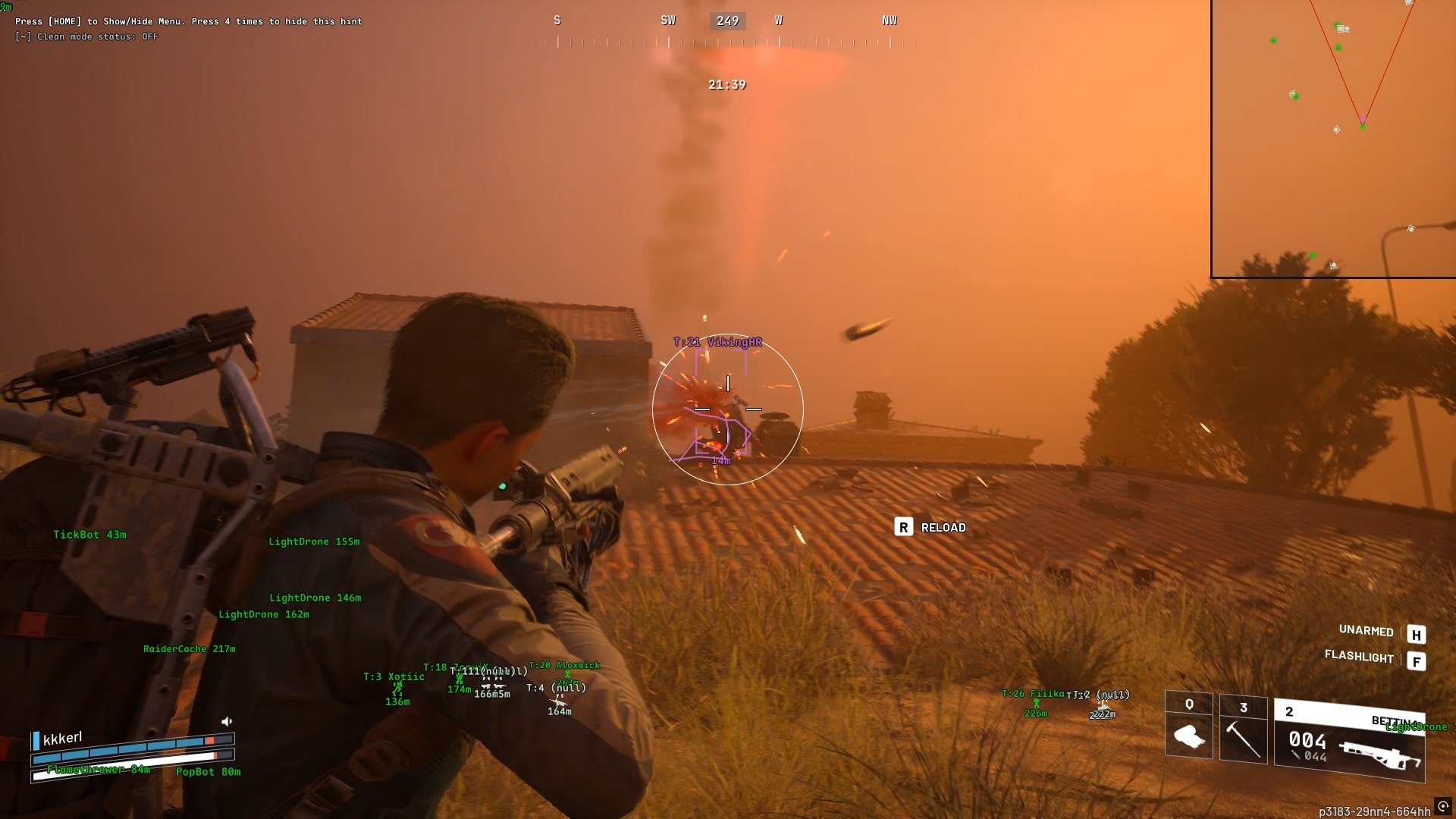Select the SW marker on the compass bar
Image resolution: width=1456 pixels, height=819 pixels.
coord(668,20)
